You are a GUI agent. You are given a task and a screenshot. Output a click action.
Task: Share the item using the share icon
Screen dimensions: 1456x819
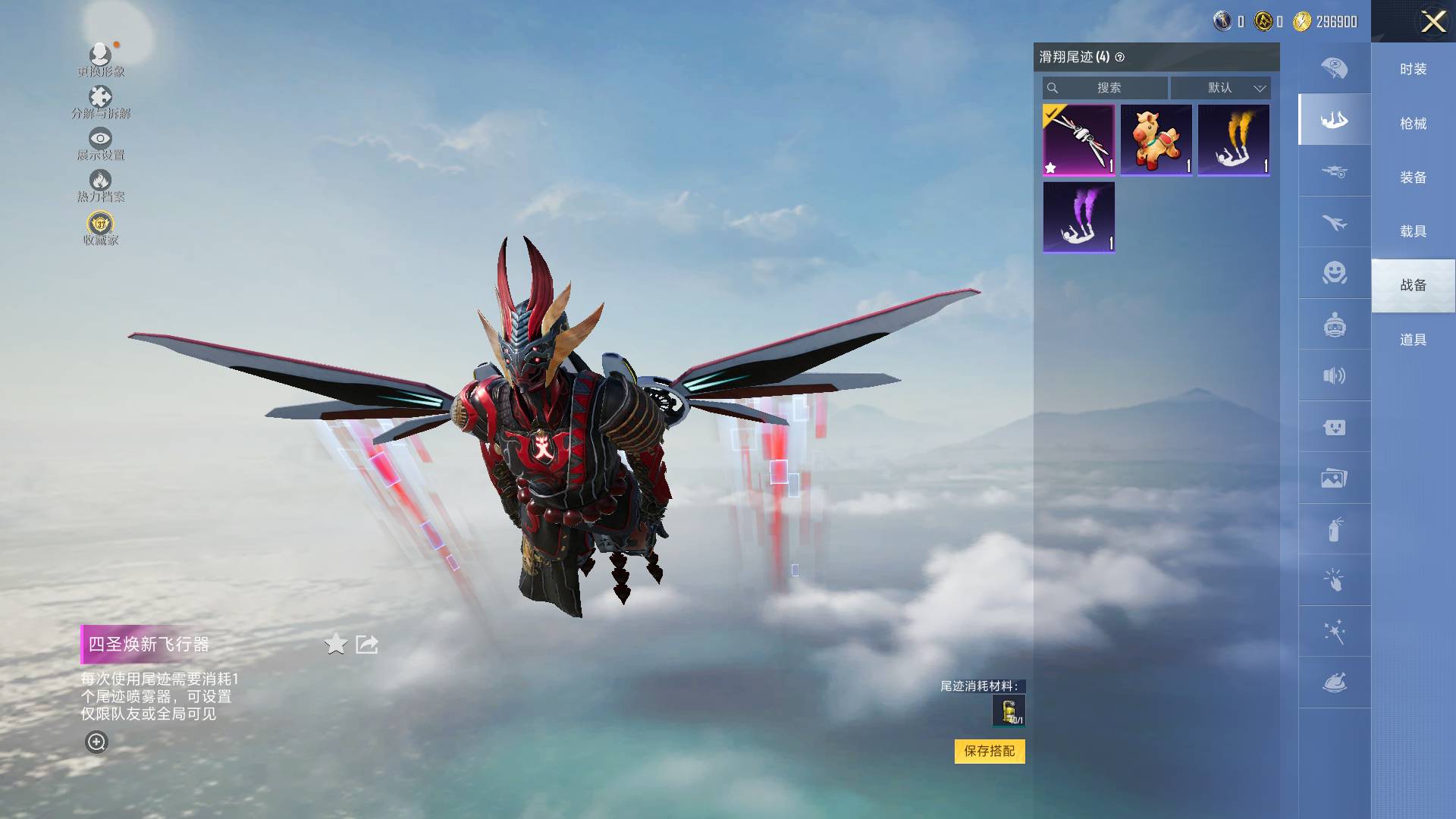(x=367, y=645)
